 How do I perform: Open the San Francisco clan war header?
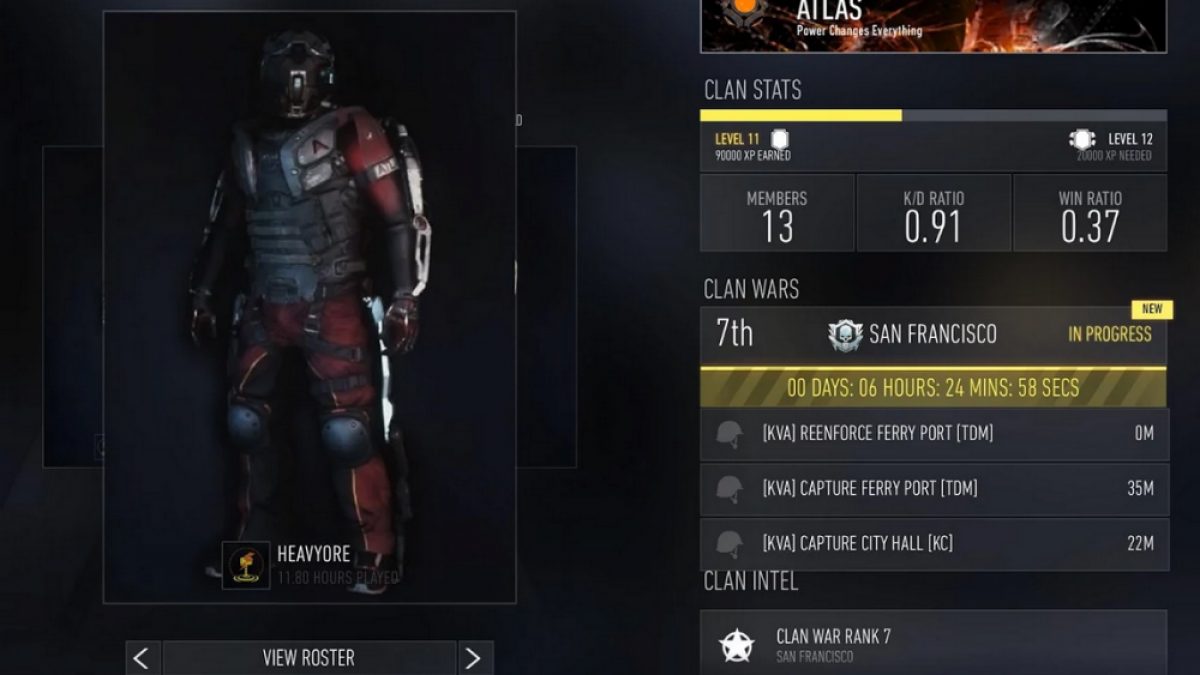point(932,335)
